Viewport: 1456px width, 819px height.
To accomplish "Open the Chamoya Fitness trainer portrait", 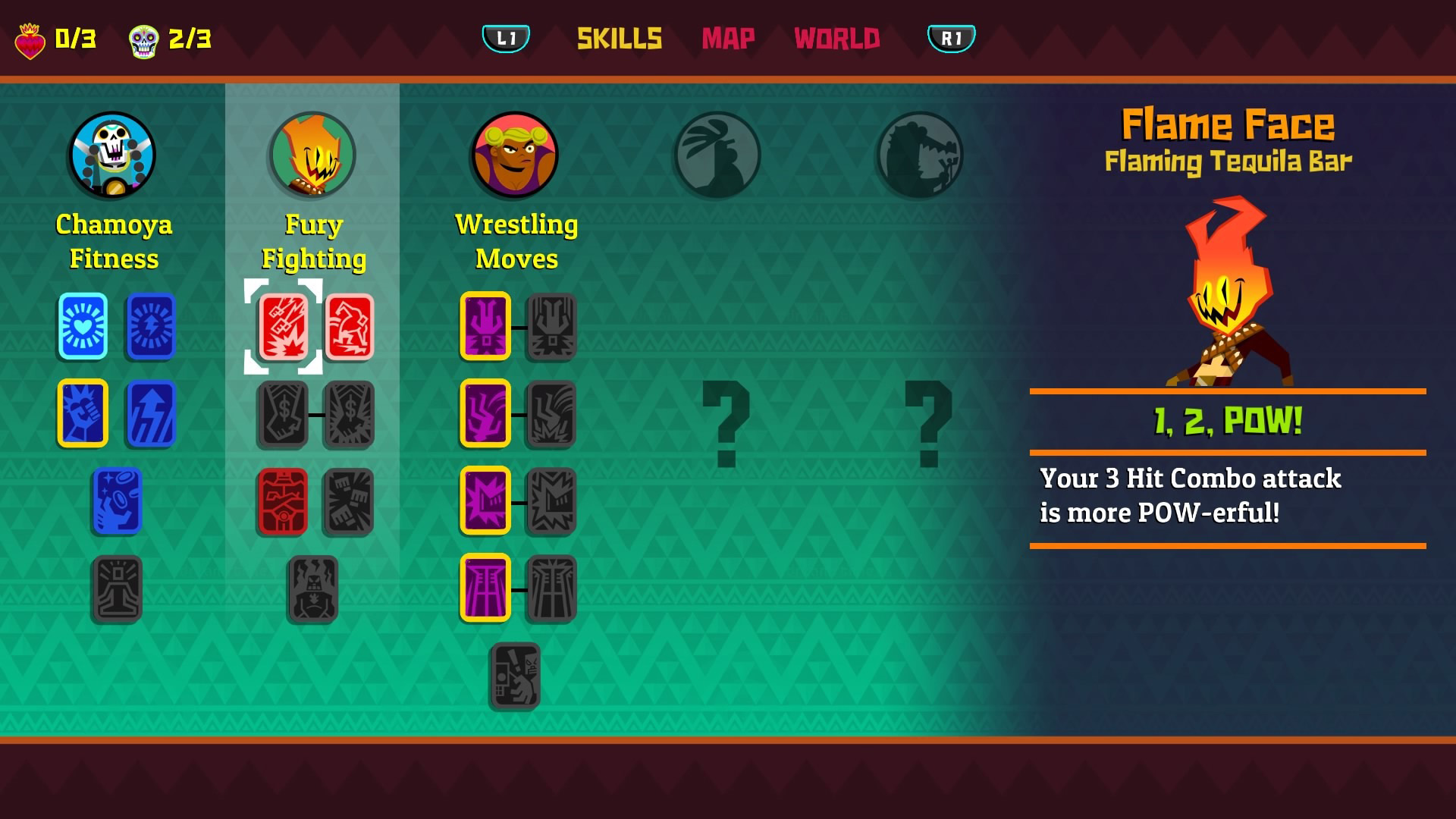I will click(112, 154).
